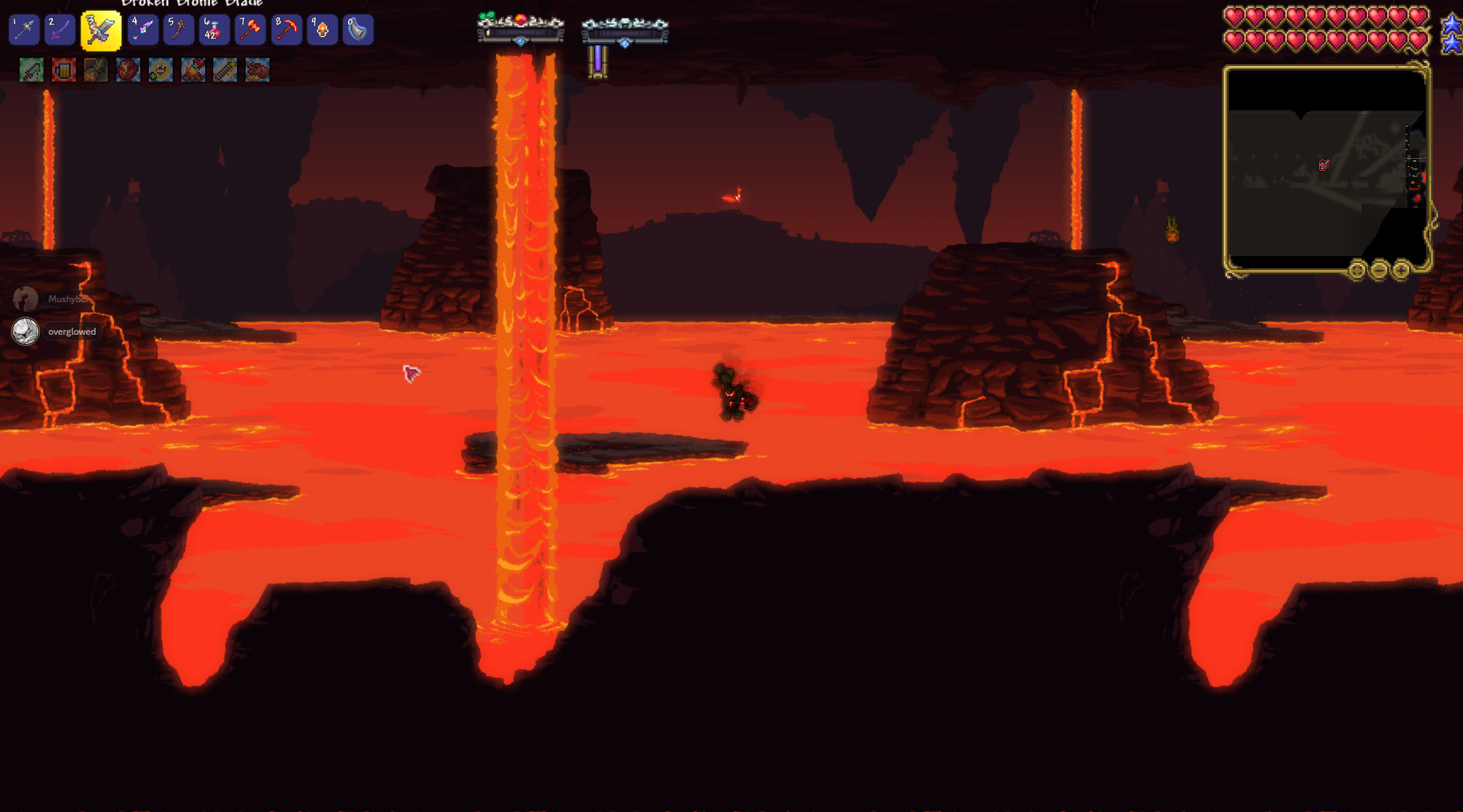
Task: Select the horn item in slot 0
Action: 358,30
